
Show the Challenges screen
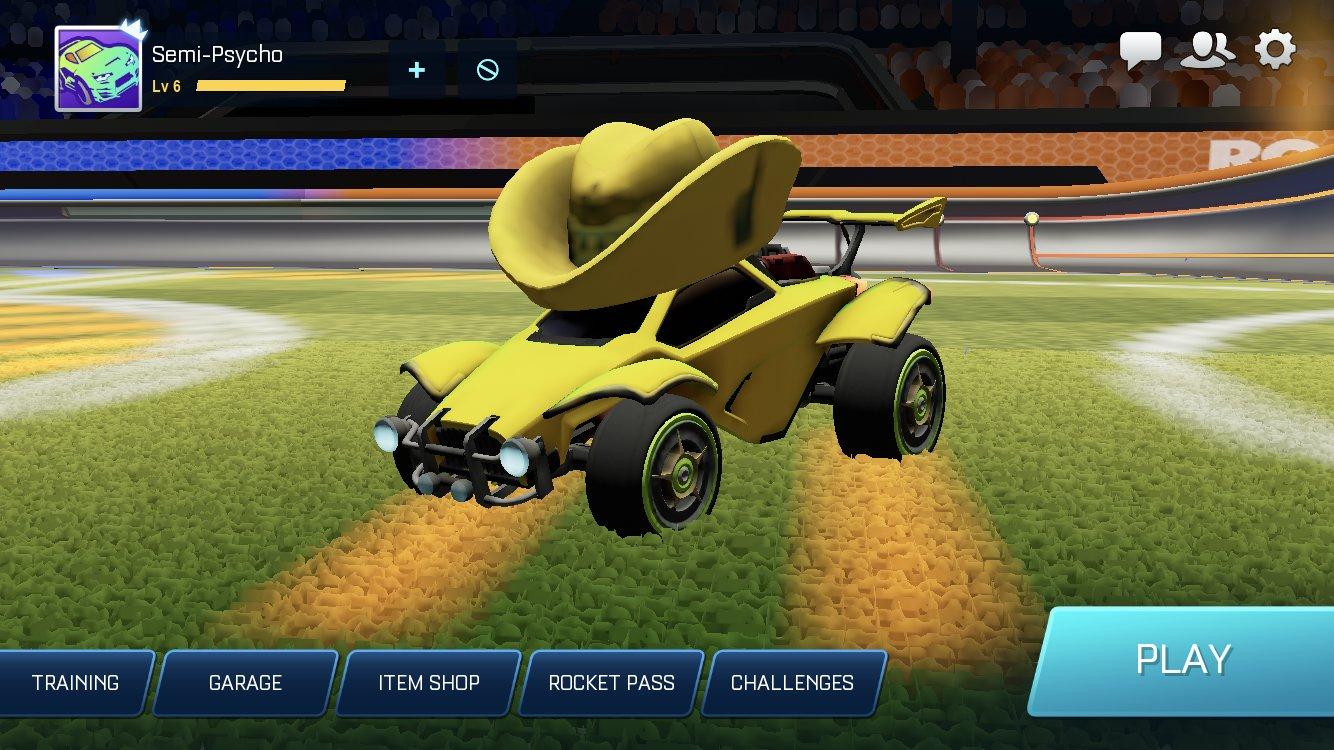coord(792,683)
